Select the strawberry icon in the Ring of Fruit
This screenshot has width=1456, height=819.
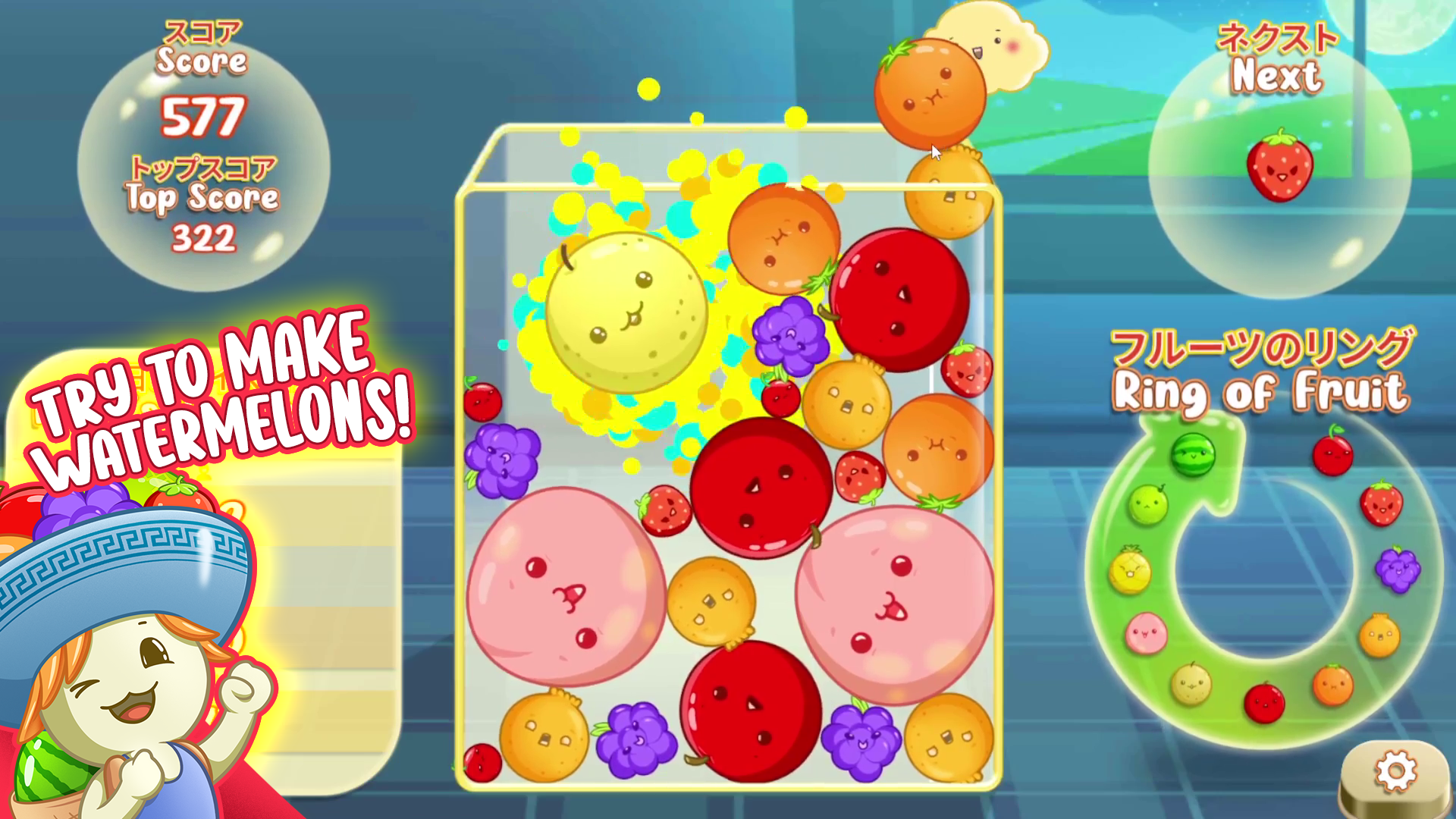pyautogui.click(x=1380, y=505)
